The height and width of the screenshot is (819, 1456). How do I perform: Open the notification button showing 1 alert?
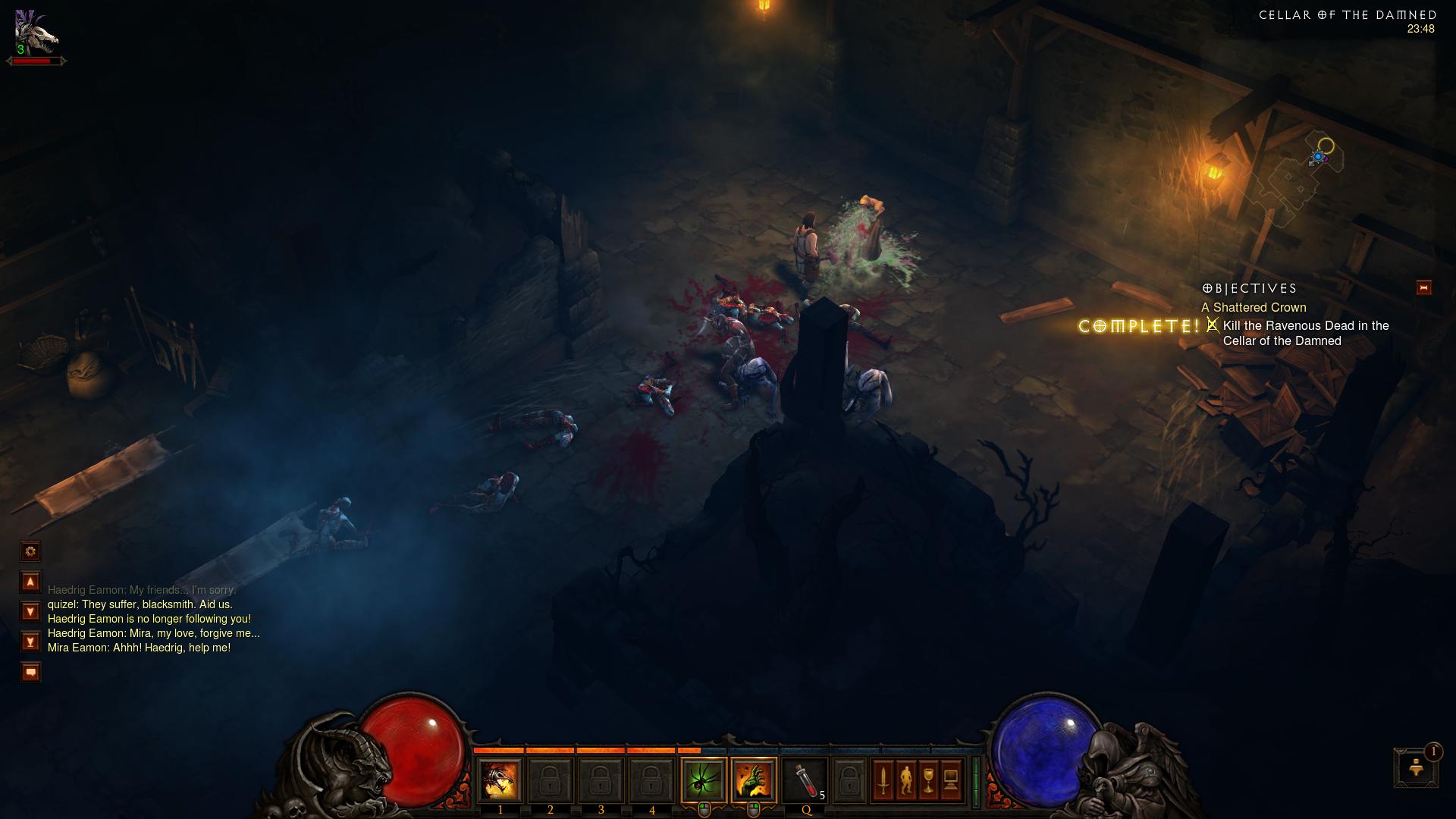[x=1415, y=767]
